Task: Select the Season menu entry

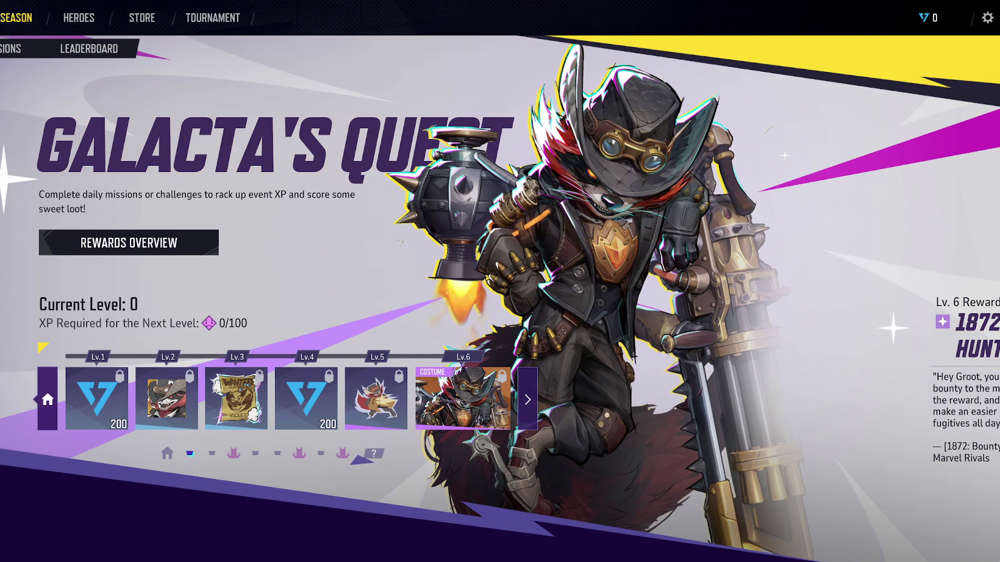Action: [16, 18]
